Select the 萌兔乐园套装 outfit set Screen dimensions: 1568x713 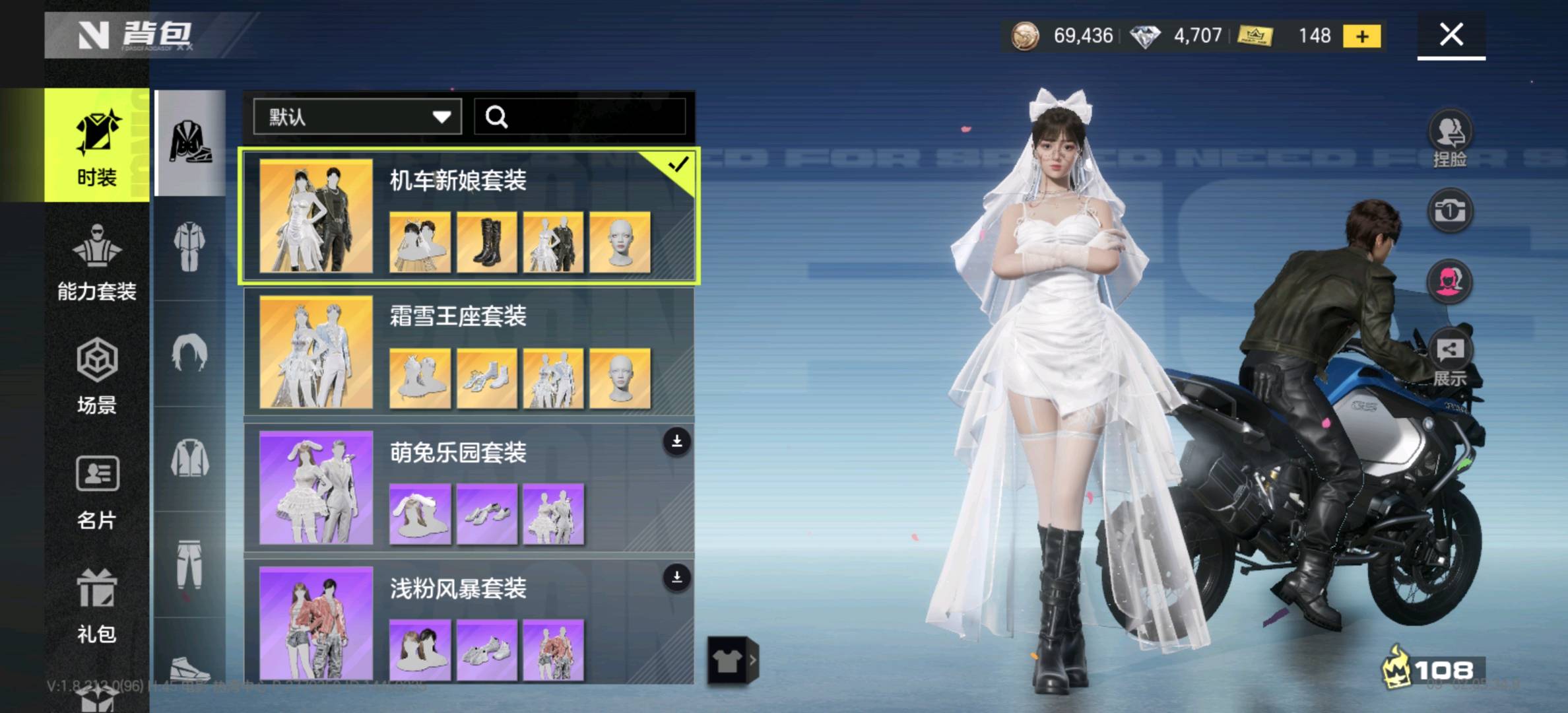coord(469,488)
